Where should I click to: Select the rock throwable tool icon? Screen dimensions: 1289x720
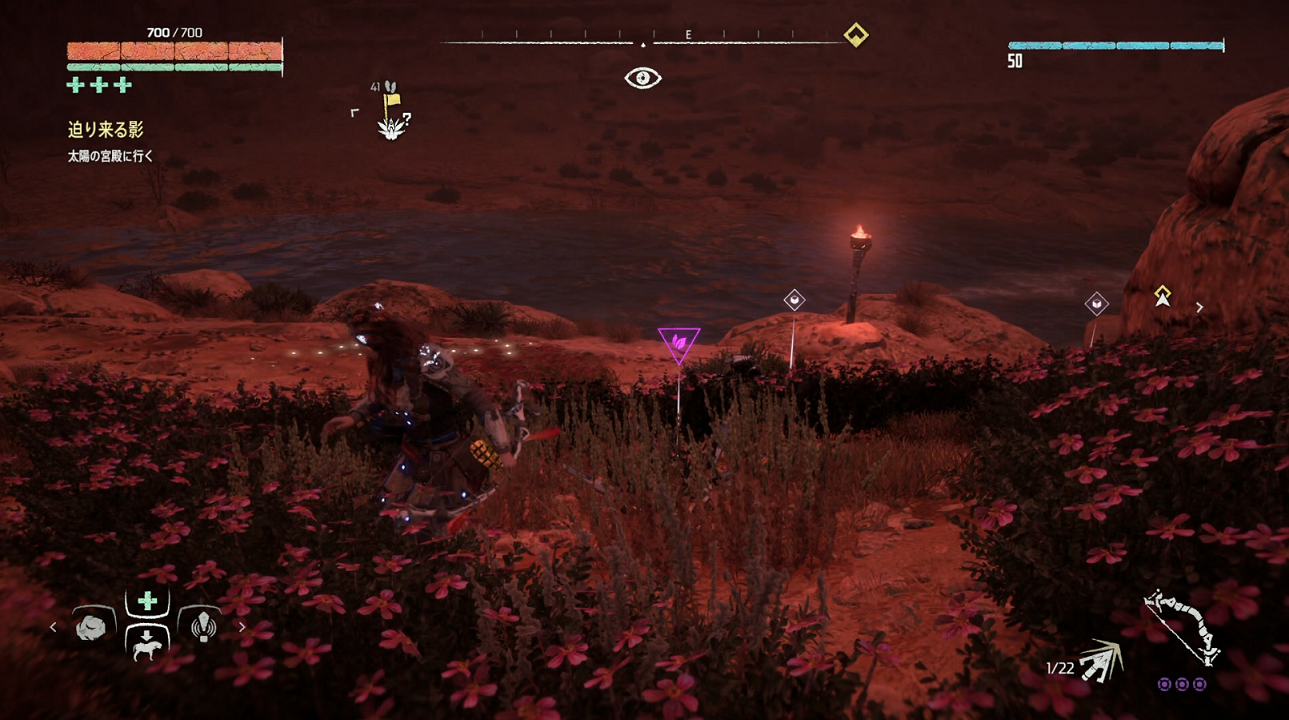coord(94,627)
